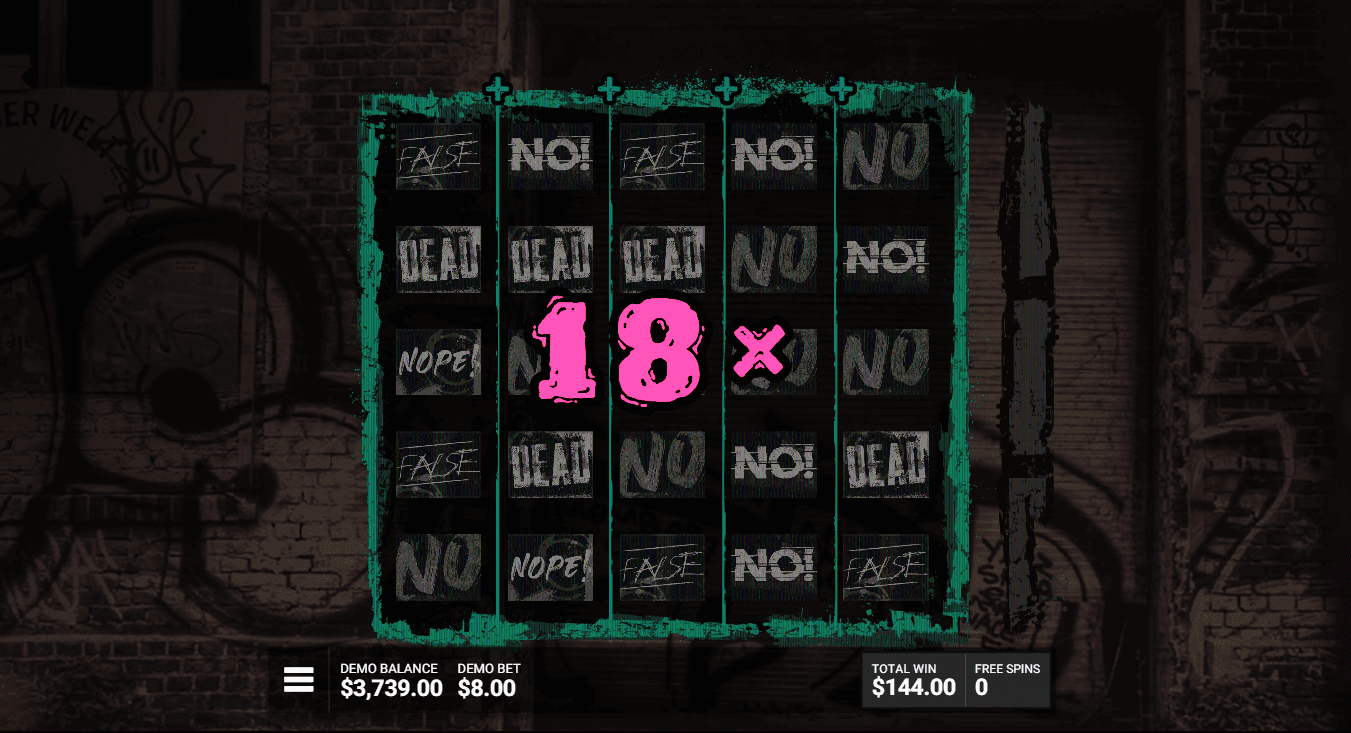Viewport: 1351px width, 733px height.
Task: Click the FREE SPINS counter
Action: coord(1005,678)
